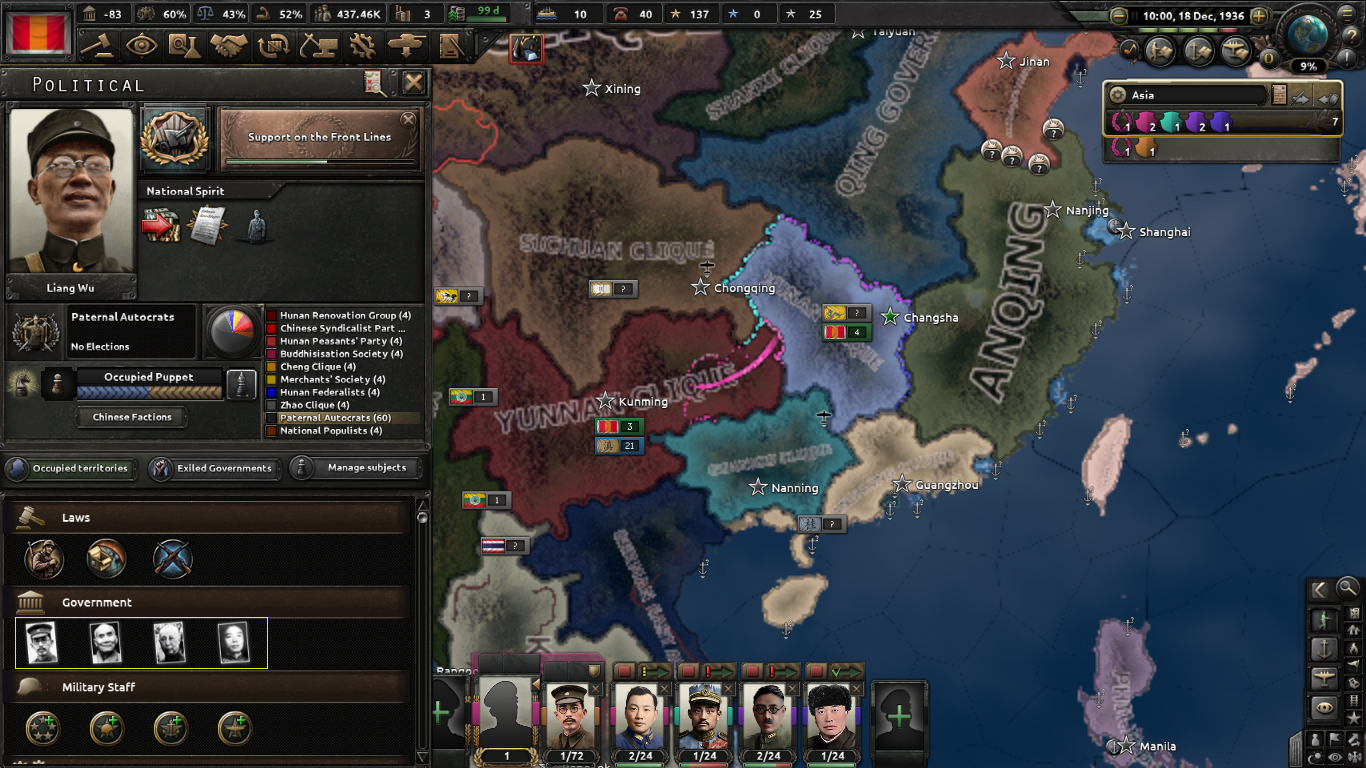Screen dimensions: 1366x768
Task: Click the Chinese Factions button
Action: coord(132,417)
